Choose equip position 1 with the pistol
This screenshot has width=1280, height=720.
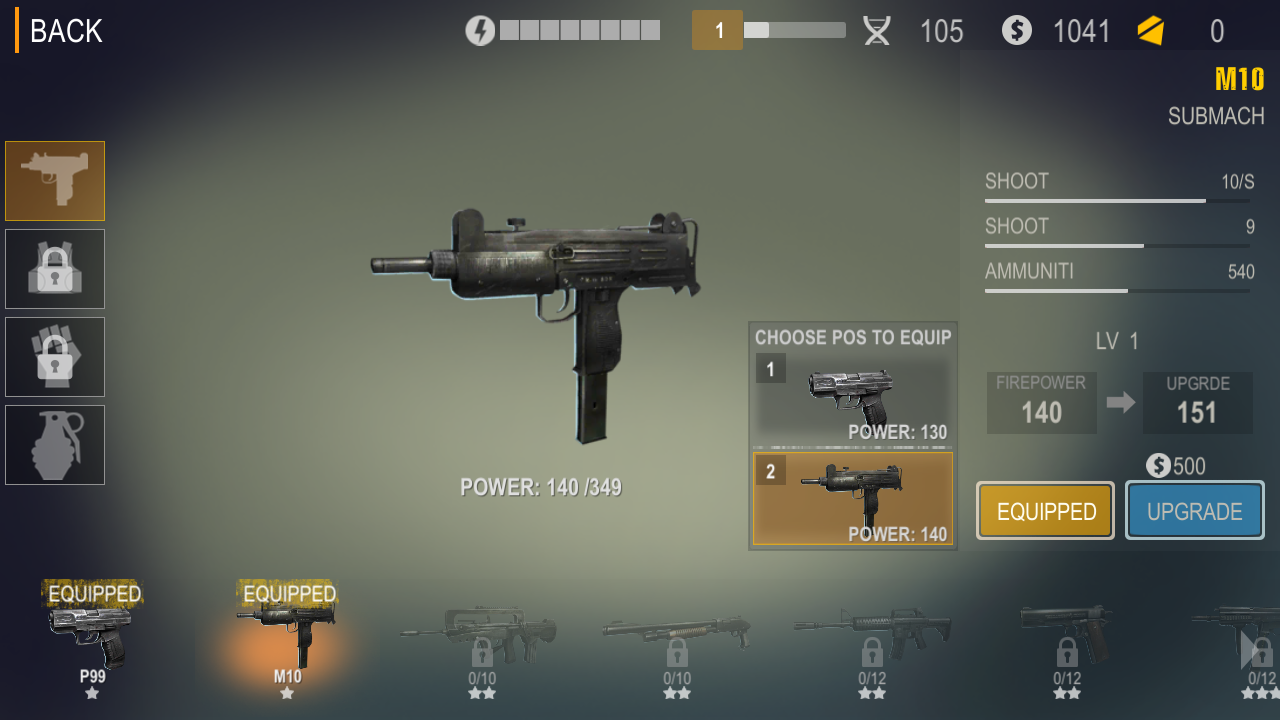(852, 397)
